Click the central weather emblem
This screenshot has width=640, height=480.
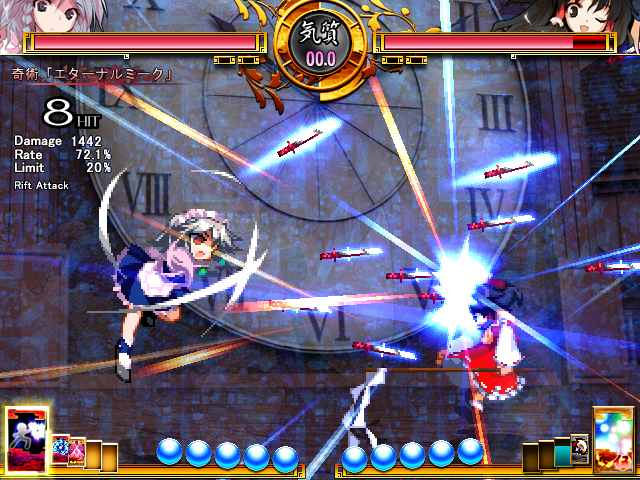click(x=320, y=43)
